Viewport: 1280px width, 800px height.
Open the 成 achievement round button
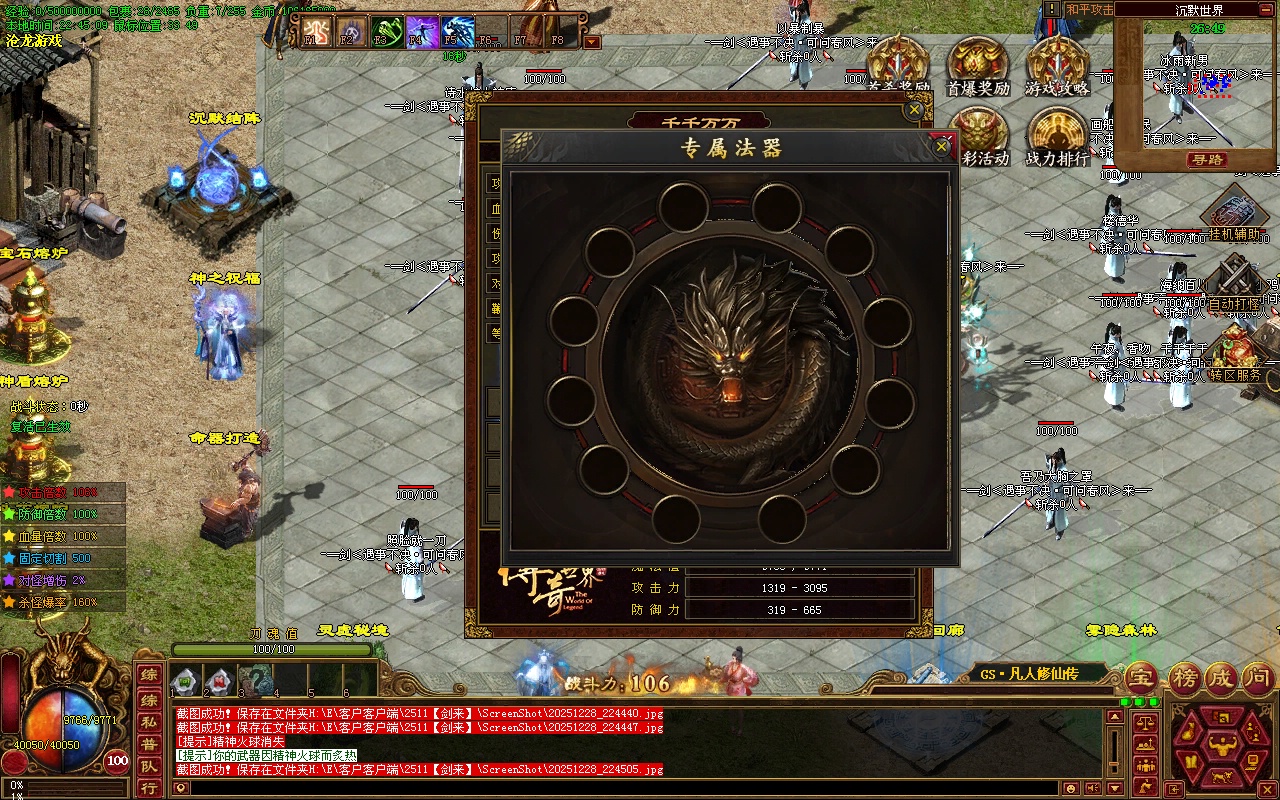point(1222,679)
